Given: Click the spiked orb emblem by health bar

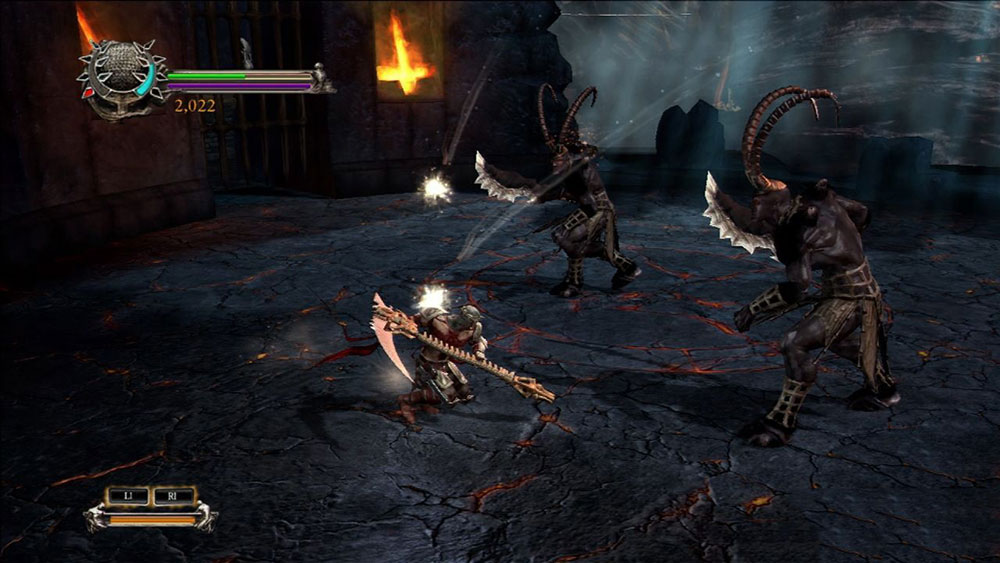Looking at the screenshot, I should tap(120, 72).
